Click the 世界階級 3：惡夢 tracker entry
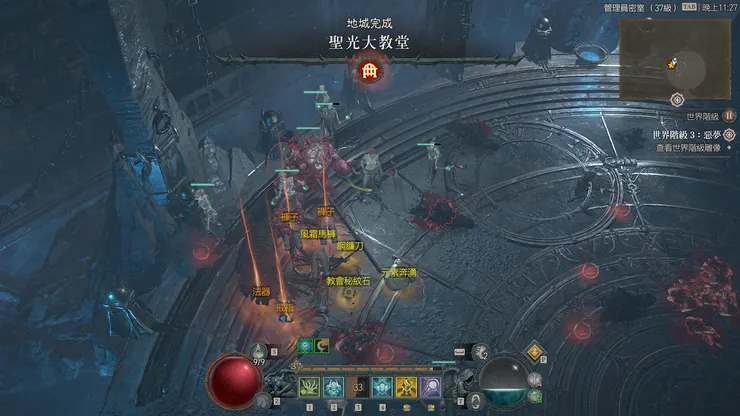 pos(686,133)
